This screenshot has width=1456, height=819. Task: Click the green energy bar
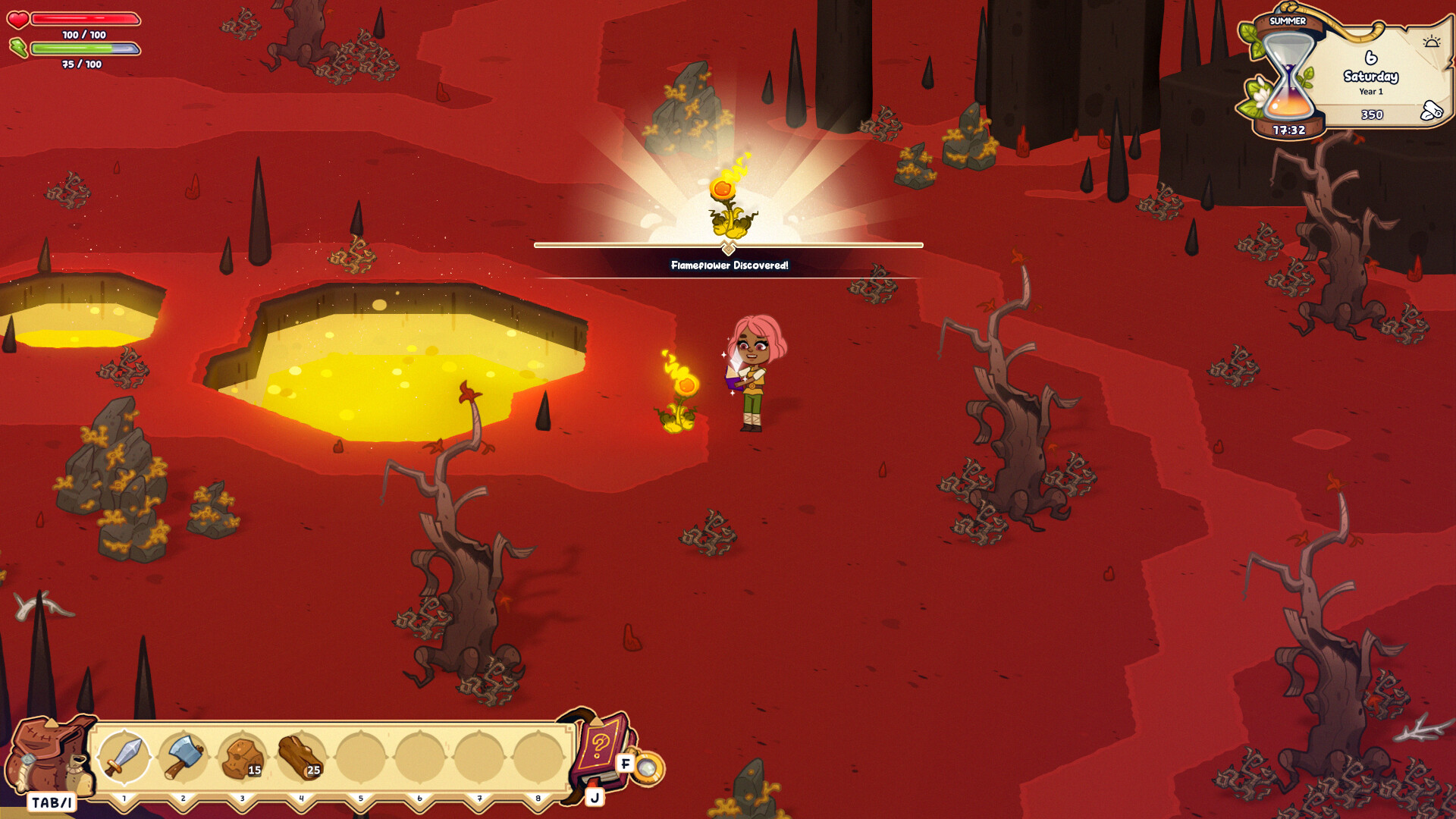[x=86, y=49]
